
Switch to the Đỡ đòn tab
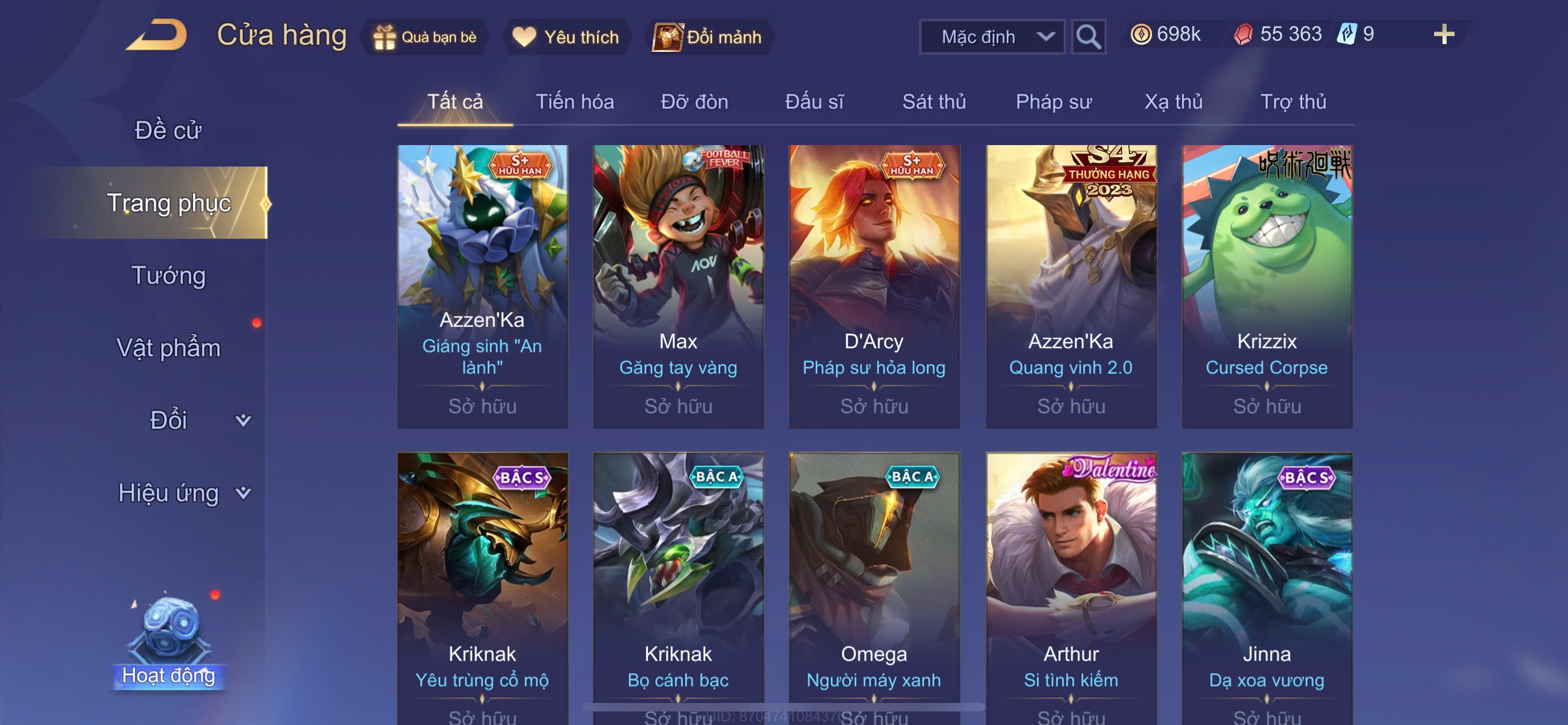(694, 102)
